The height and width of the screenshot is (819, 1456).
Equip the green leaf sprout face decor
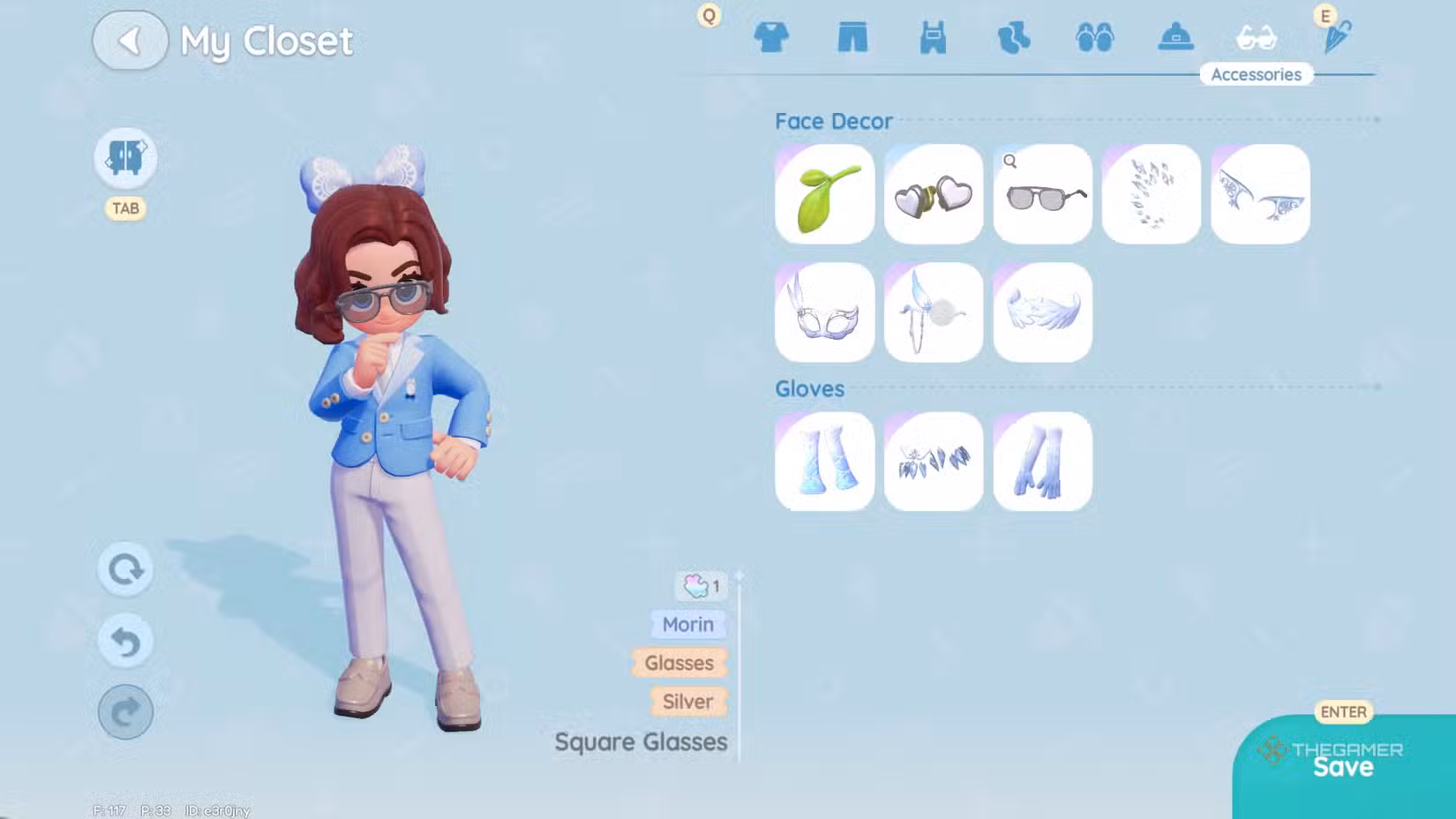click(824, 194)
